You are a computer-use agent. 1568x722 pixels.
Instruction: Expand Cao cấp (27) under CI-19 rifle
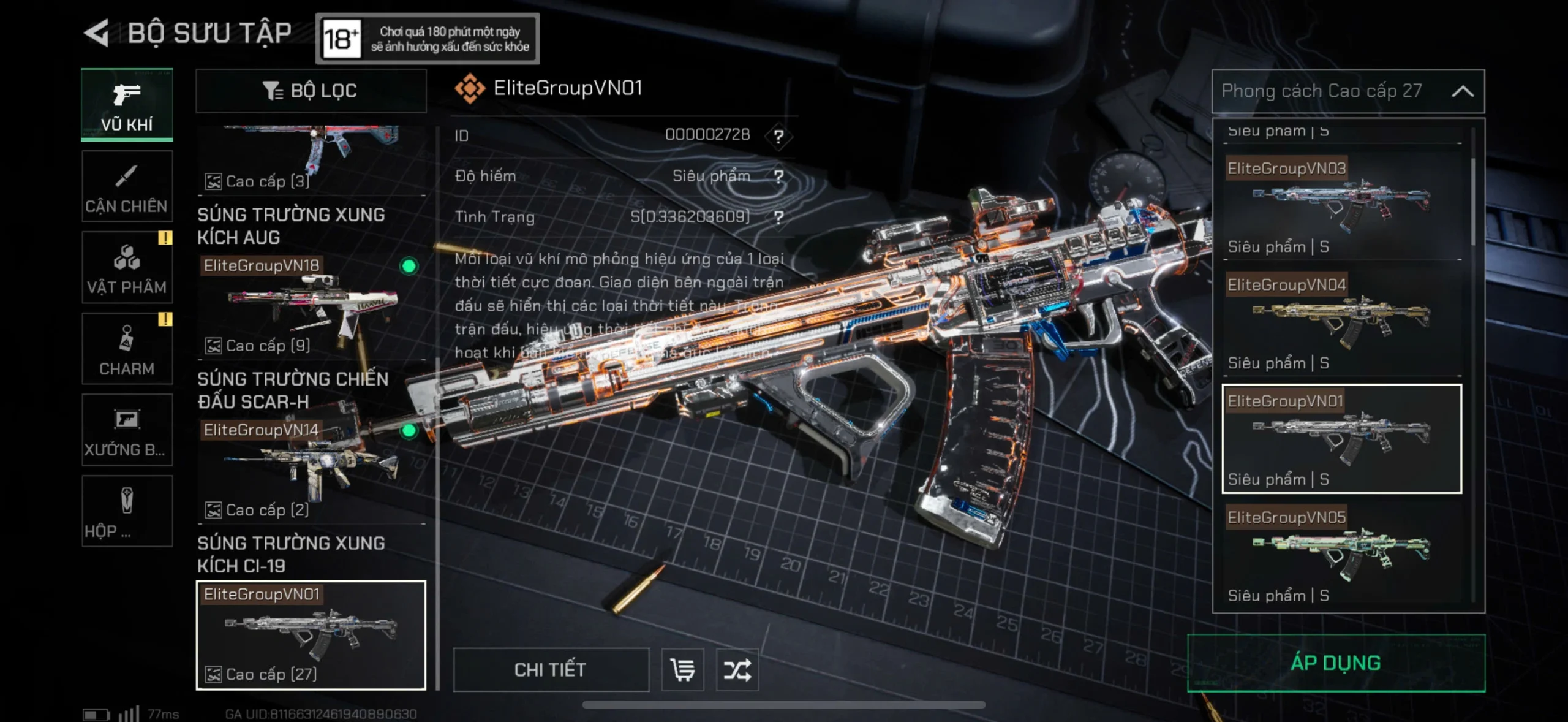[x=262, y=674]
